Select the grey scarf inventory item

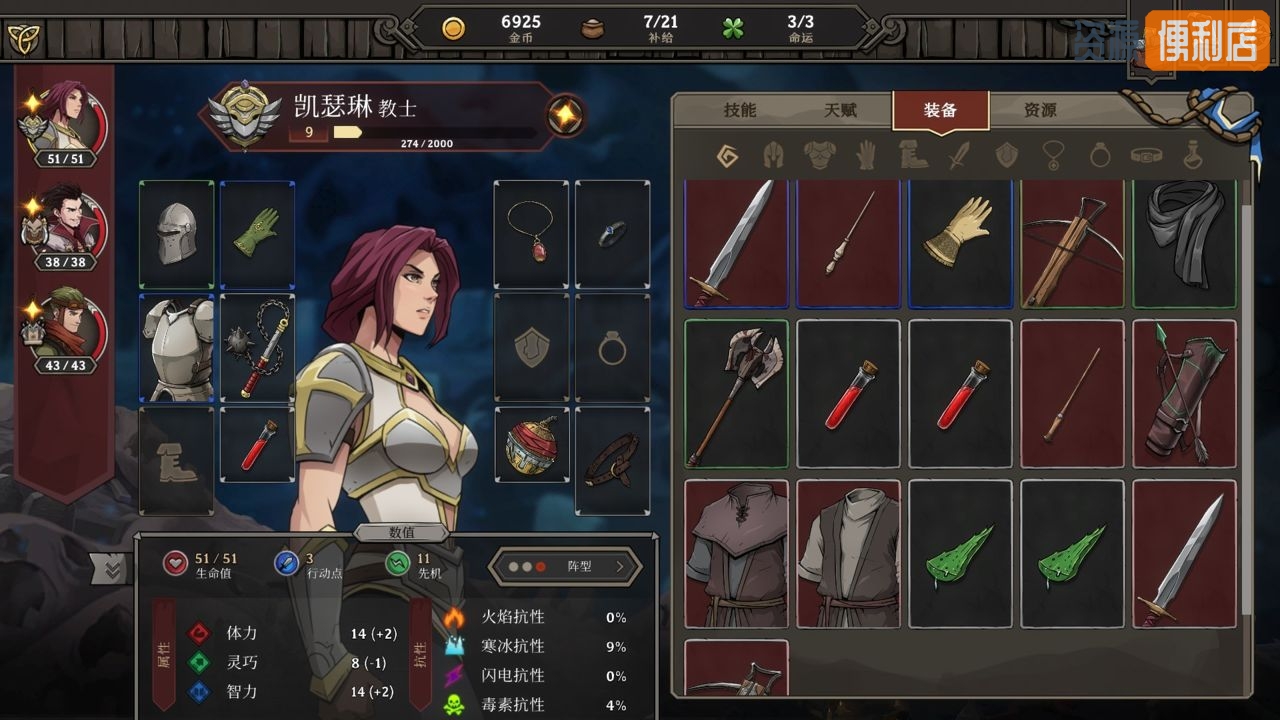tap(1184, 245)
